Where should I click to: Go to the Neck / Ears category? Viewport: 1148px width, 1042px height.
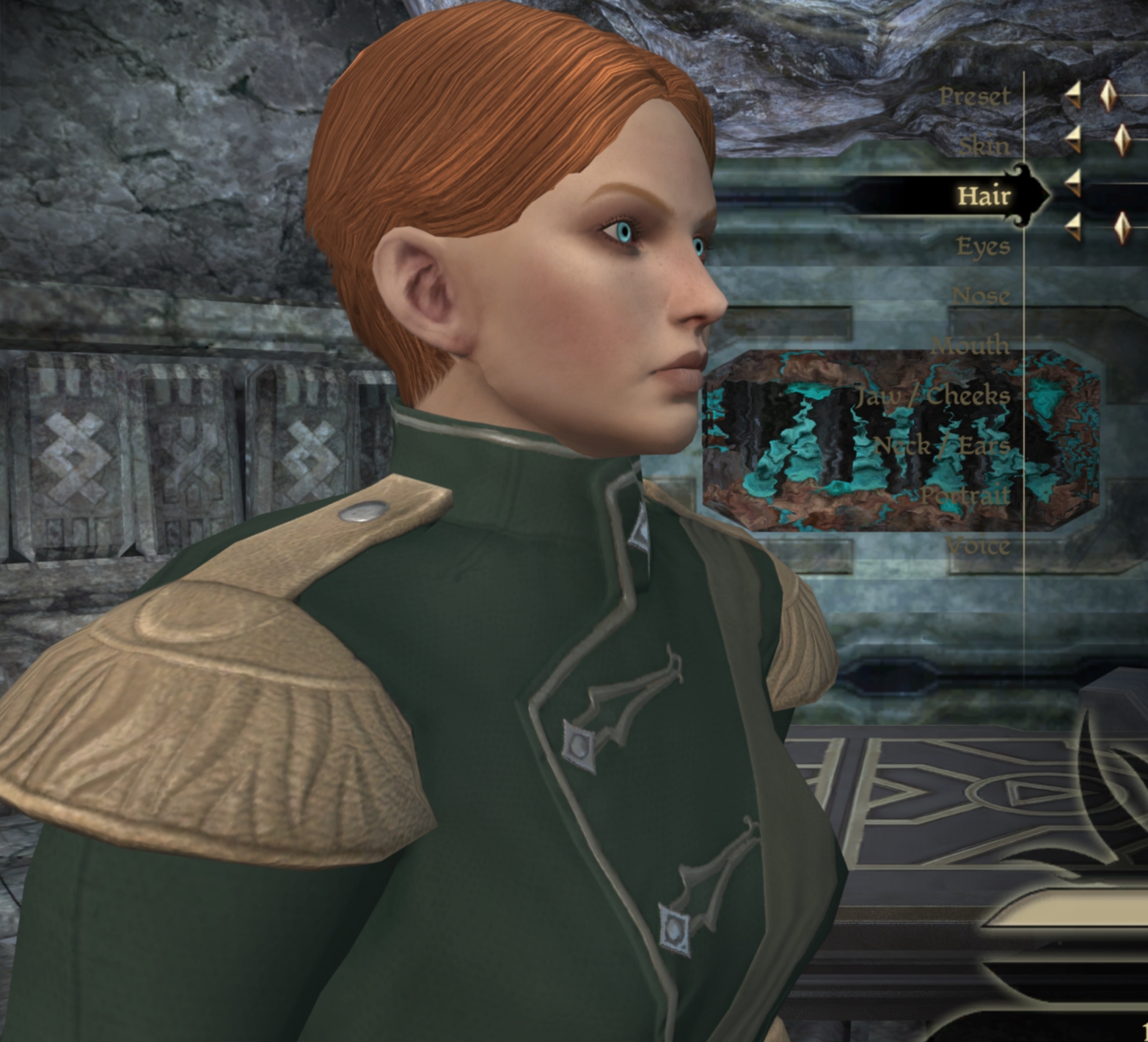coord(942,445)
